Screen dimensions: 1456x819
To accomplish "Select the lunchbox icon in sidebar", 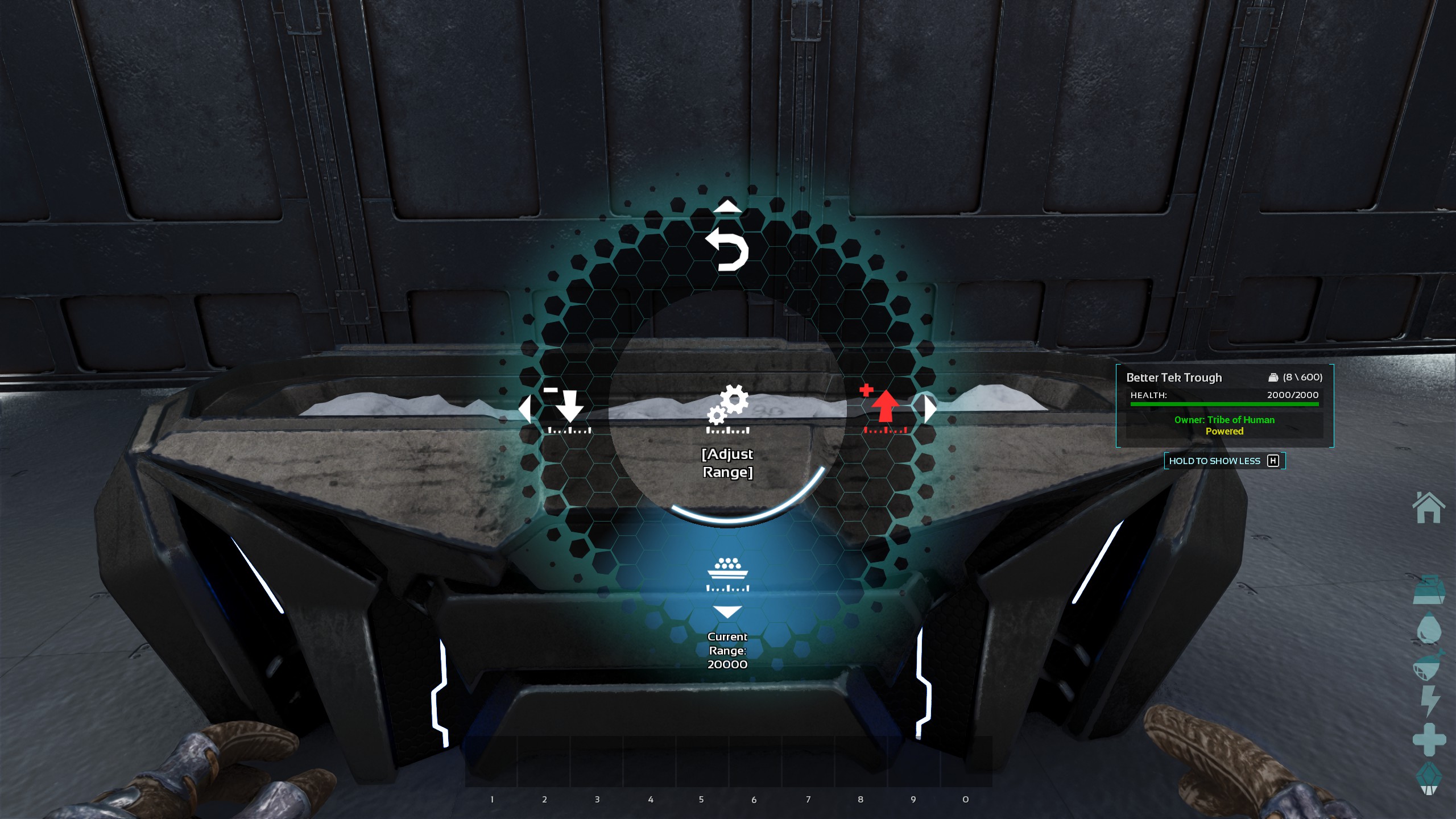I will click(x=1429, y=589).
